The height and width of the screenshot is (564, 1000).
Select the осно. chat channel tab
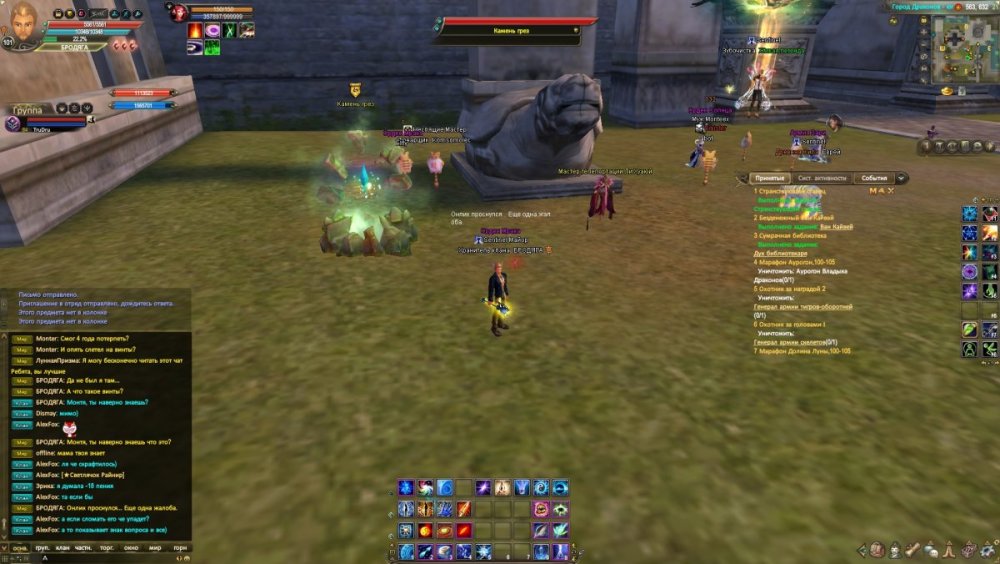(19, 548)
